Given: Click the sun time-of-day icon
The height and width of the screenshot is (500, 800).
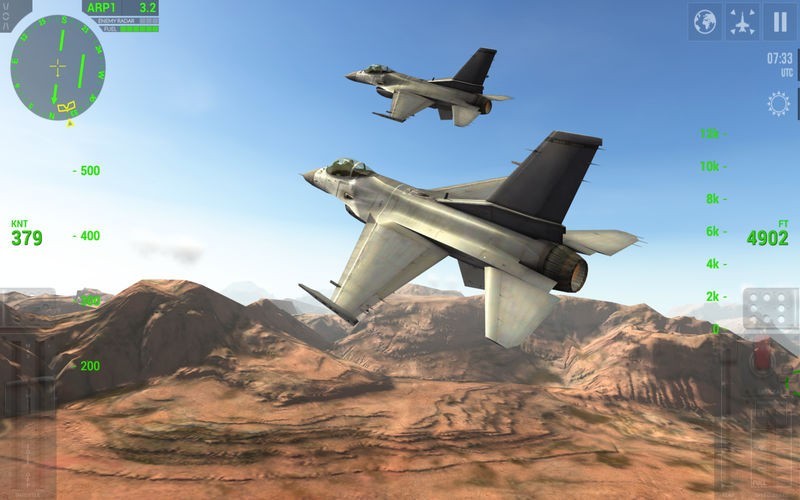Looking at the screenshot, I should pos(777,103).
